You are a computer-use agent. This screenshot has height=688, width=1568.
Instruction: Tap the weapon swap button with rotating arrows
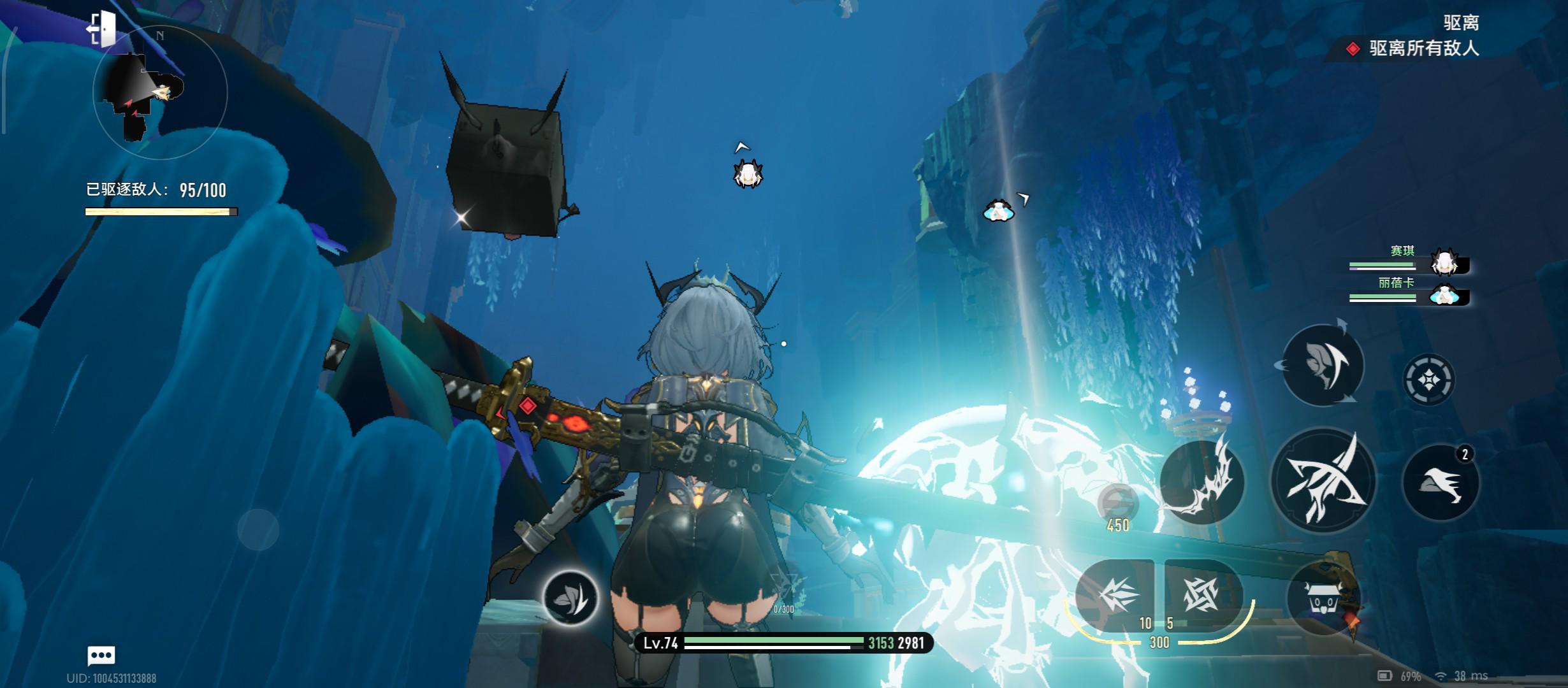tap(1322, 365)
